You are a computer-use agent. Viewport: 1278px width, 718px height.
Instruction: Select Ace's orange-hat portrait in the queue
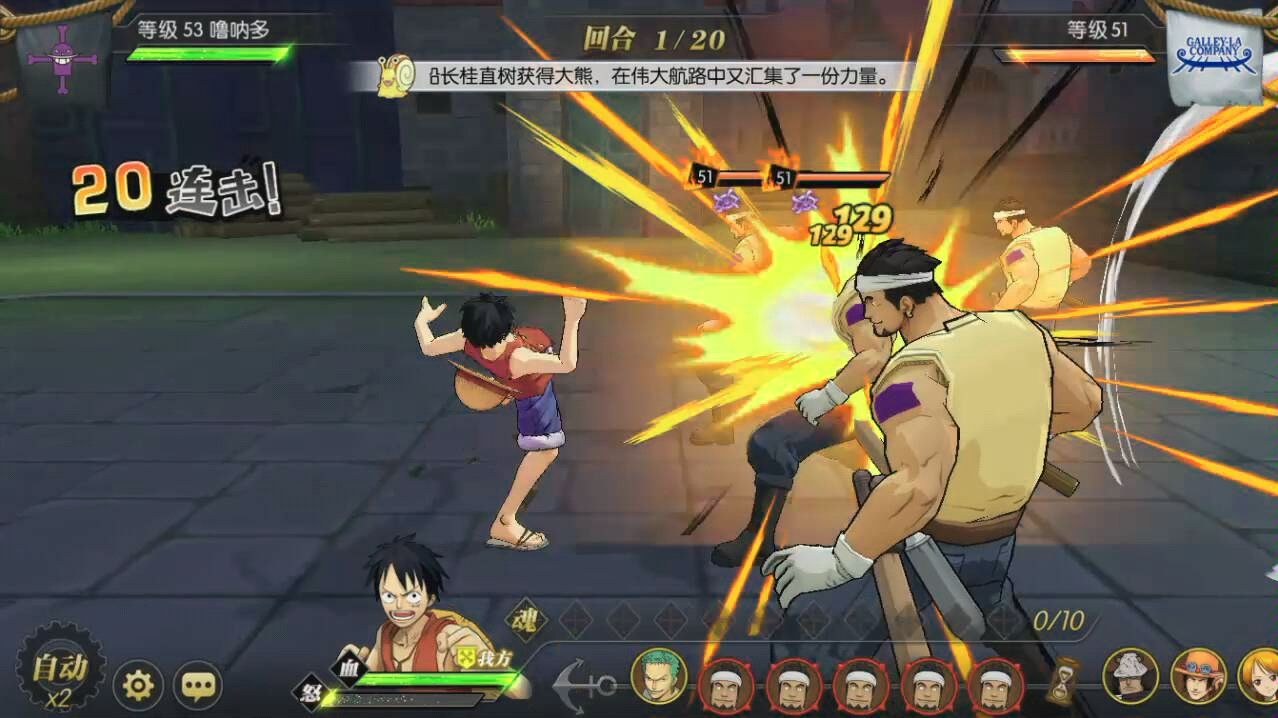pyautogui.click(x=1198, y=676)
